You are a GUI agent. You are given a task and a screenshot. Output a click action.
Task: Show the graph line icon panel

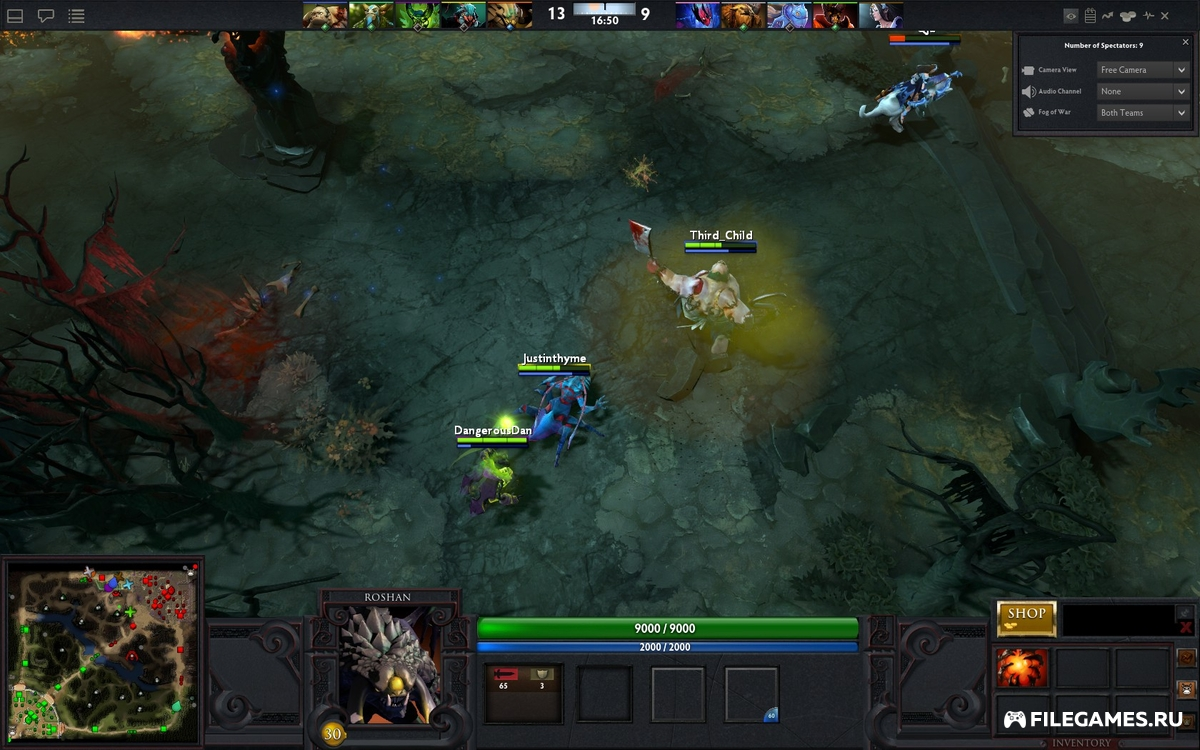pyautogui.click(x=1108, y=16)
